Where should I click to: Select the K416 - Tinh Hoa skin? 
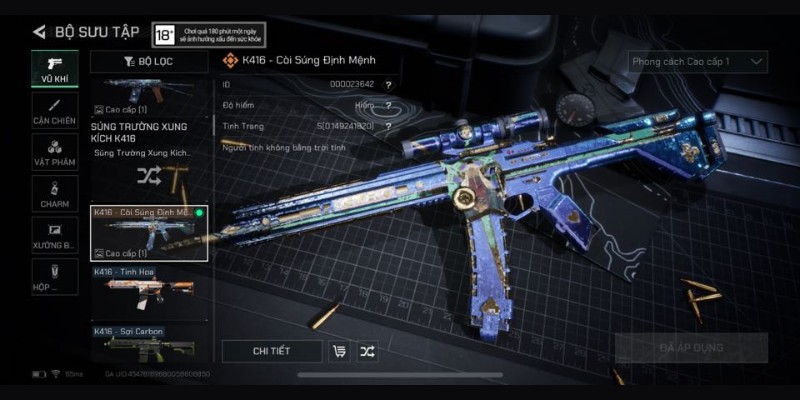coord(149,291)
